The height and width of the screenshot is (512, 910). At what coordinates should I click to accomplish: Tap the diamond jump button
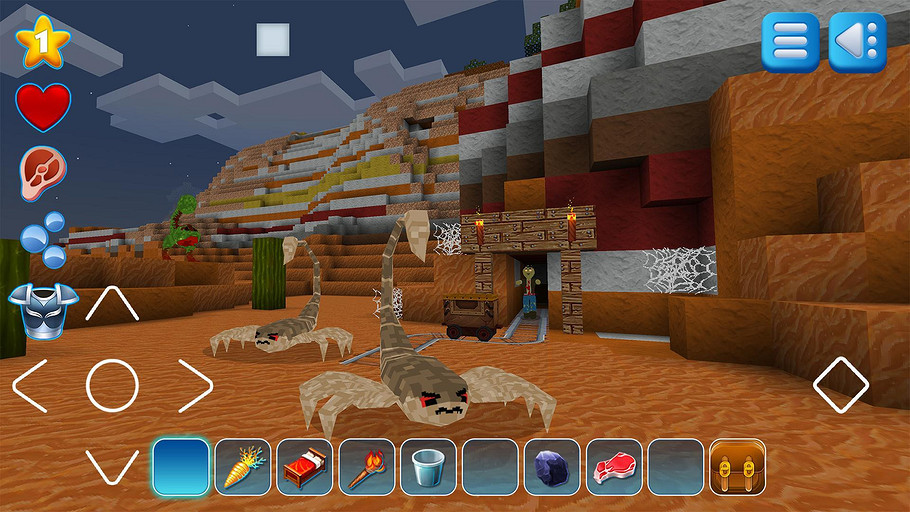click(841, 385)
